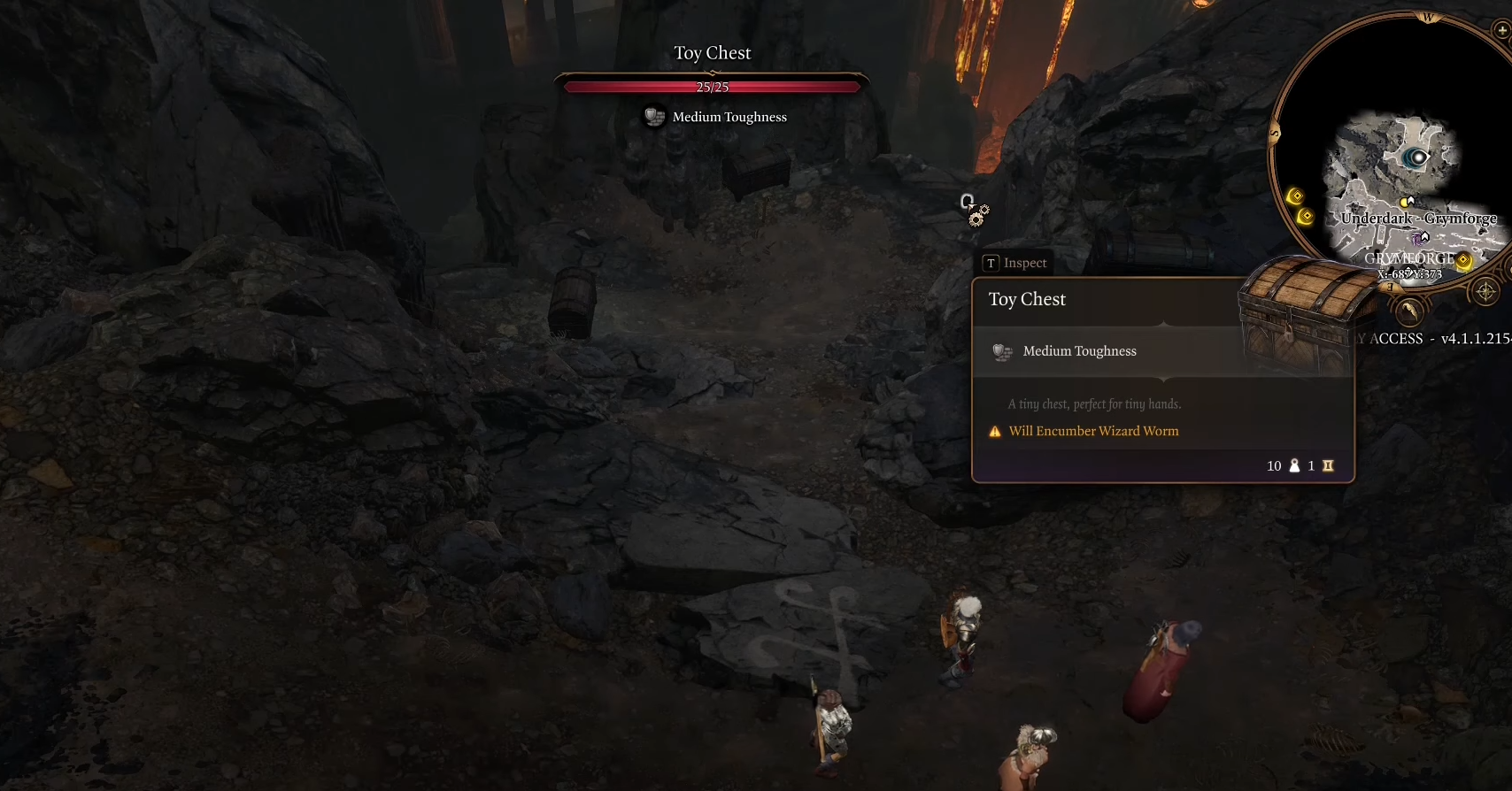Click the T Inspect hotkey box
Screen dimensions: 1512x791
point(991,263)
